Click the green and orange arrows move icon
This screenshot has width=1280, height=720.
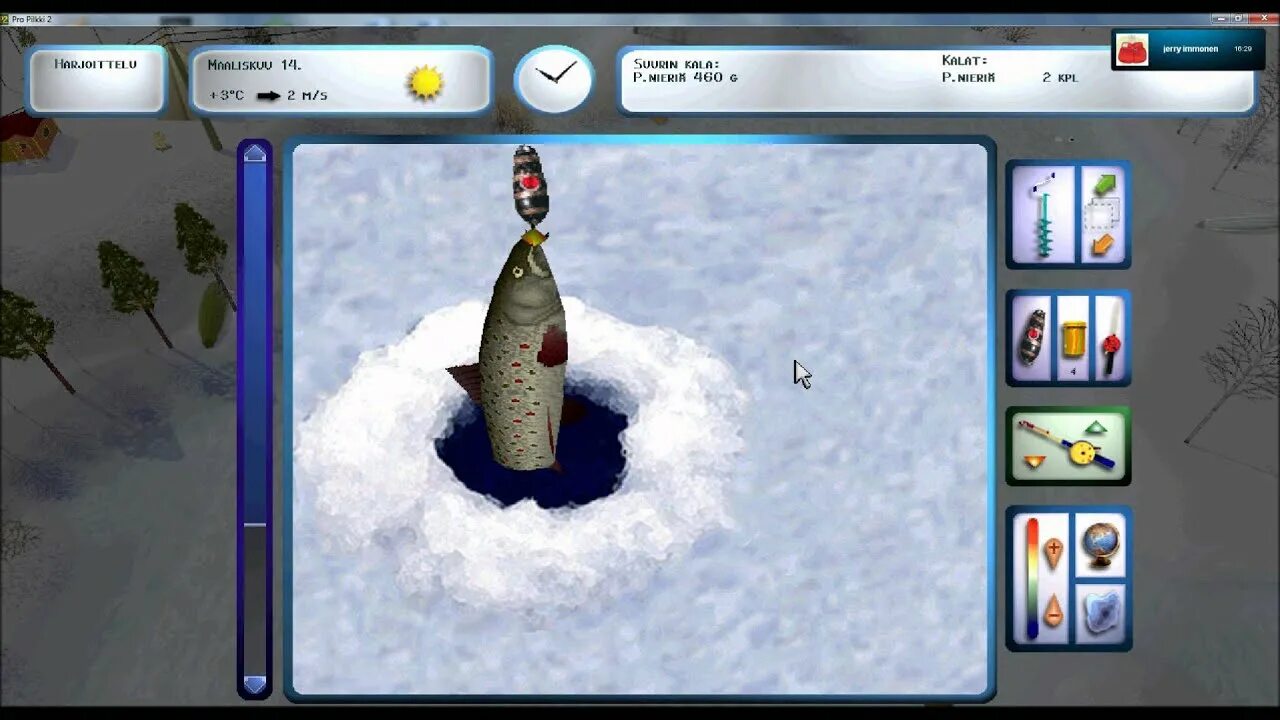(x=1103, y=215)
